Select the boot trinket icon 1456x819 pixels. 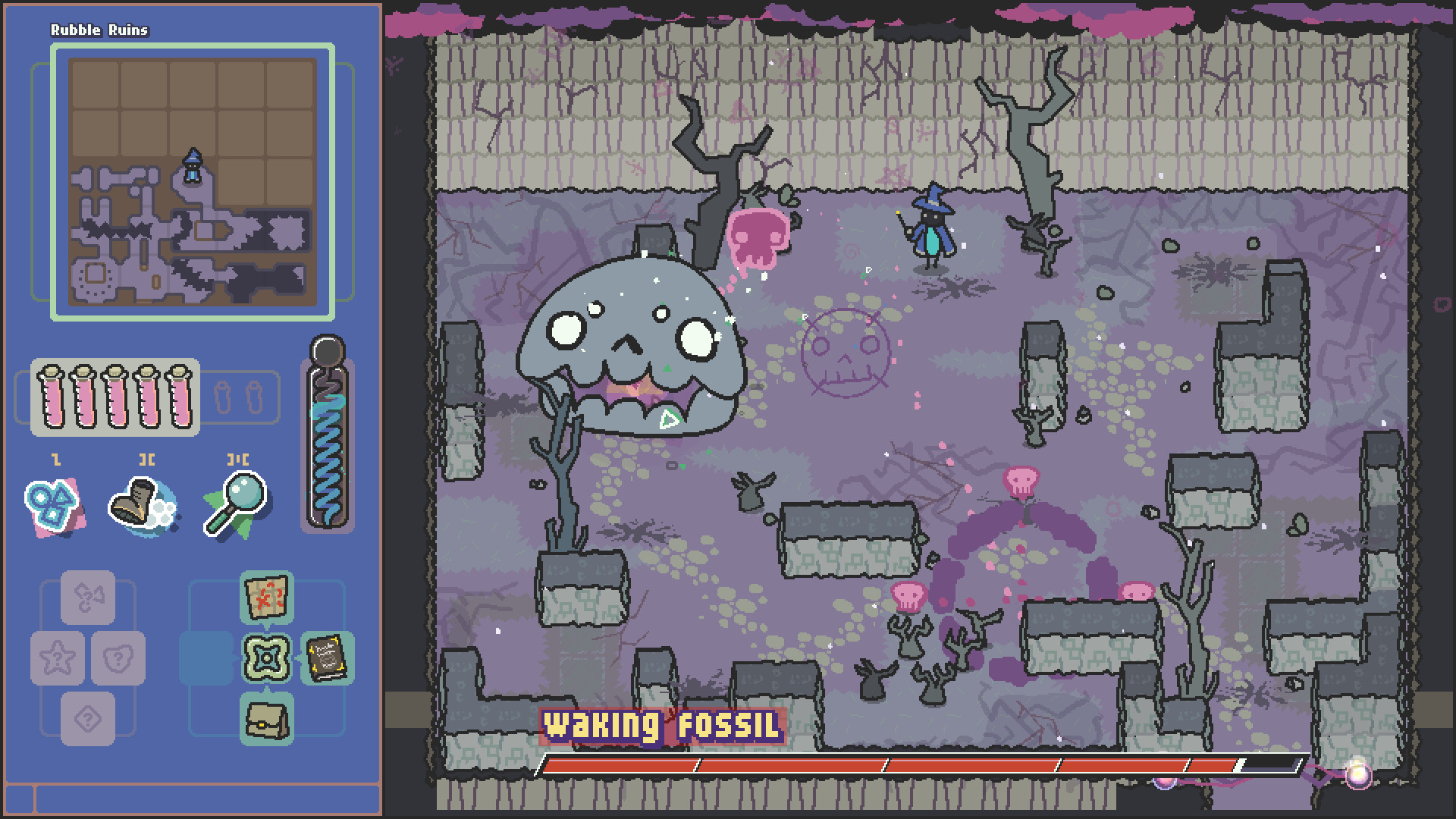pyautogui.click(x=138, y=504)
